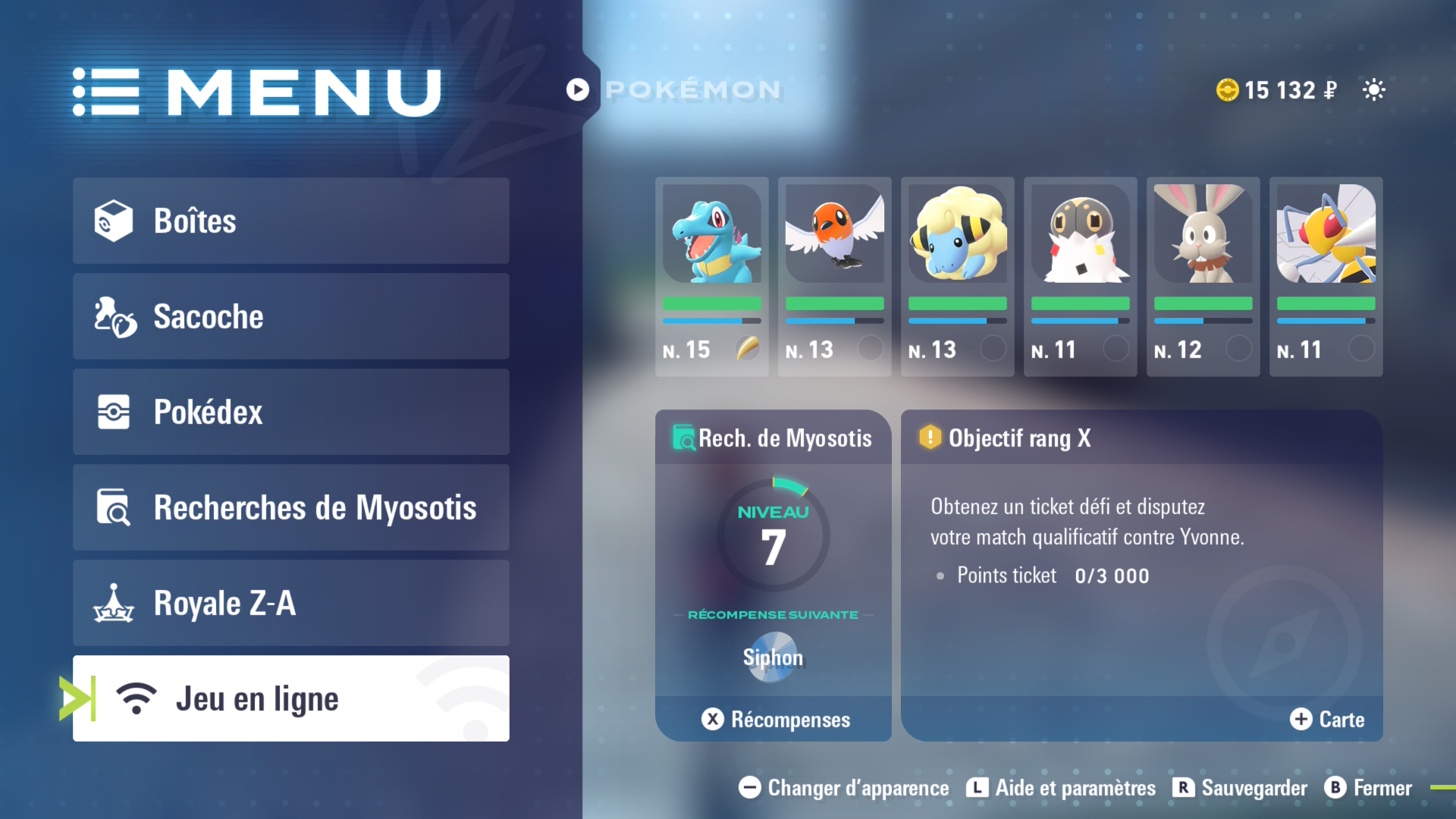Click Changer d'apparence at bottom
The width and height of the screenshot is (1456, 819).
click(x=844, y=788)
